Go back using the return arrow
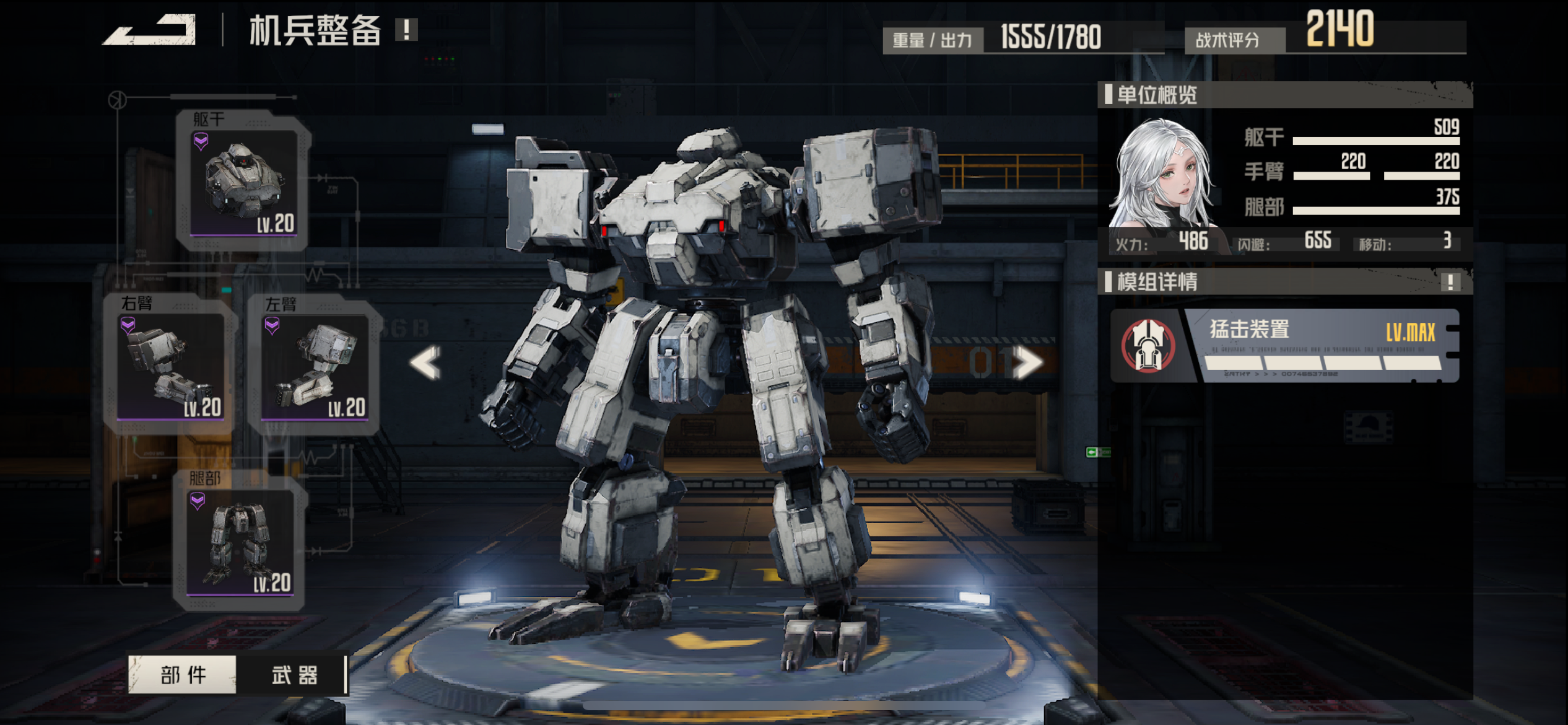The width and height of the screenshot is (1568, 725). point(150,30)
